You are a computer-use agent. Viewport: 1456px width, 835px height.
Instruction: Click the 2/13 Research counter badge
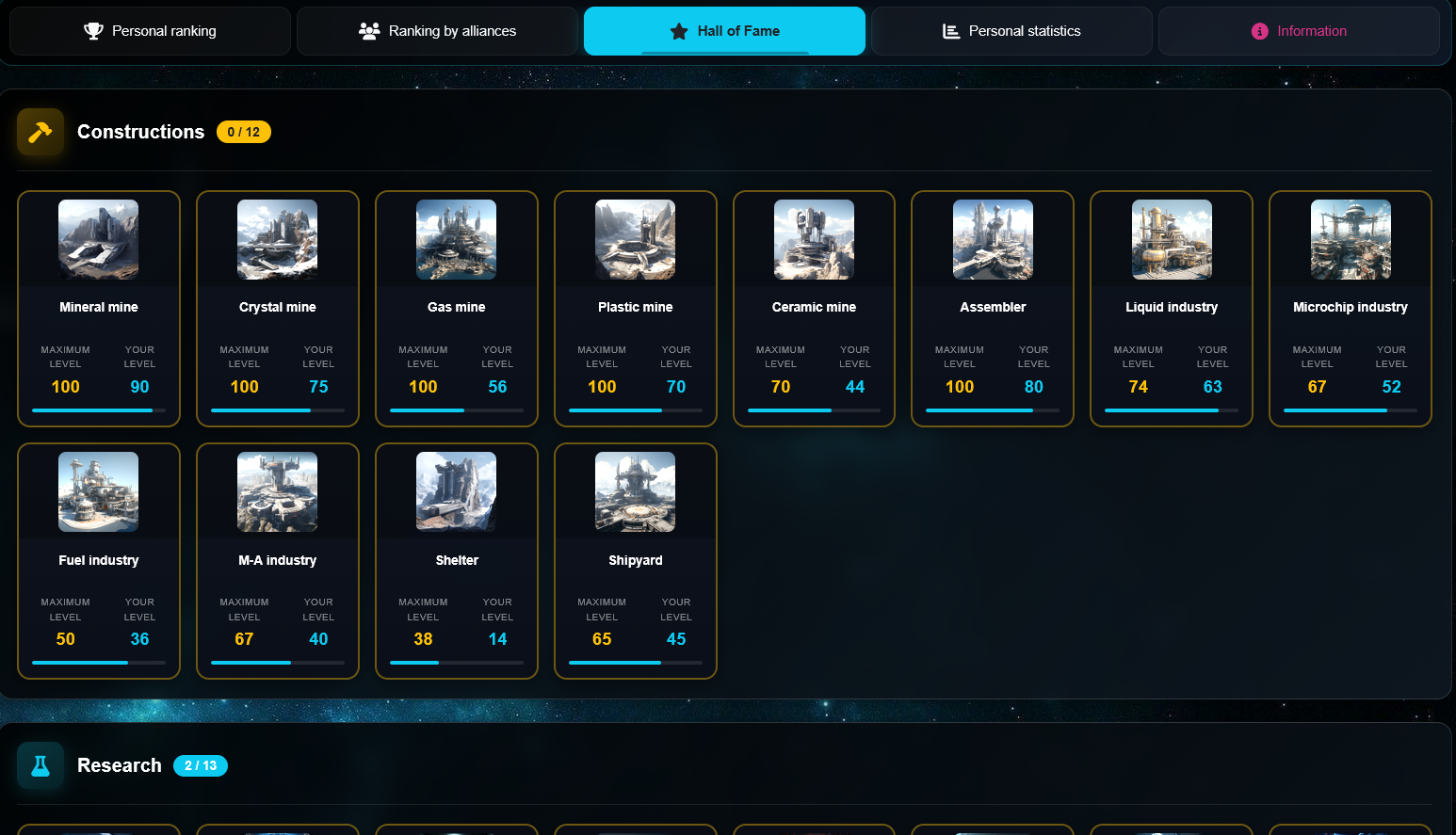[201, 765]
